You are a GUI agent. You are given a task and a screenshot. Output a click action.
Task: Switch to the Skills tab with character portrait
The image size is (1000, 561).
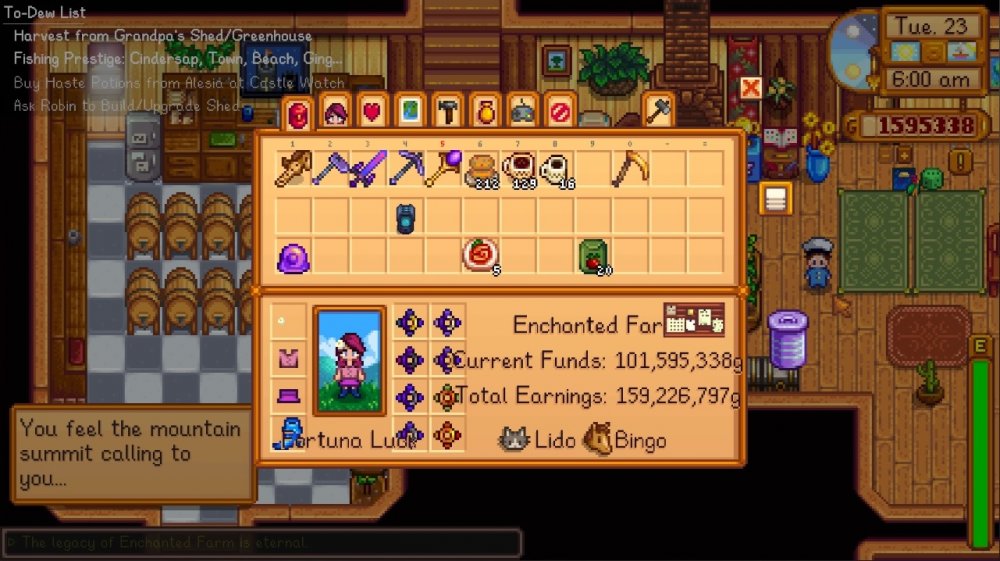coord(333,112)
